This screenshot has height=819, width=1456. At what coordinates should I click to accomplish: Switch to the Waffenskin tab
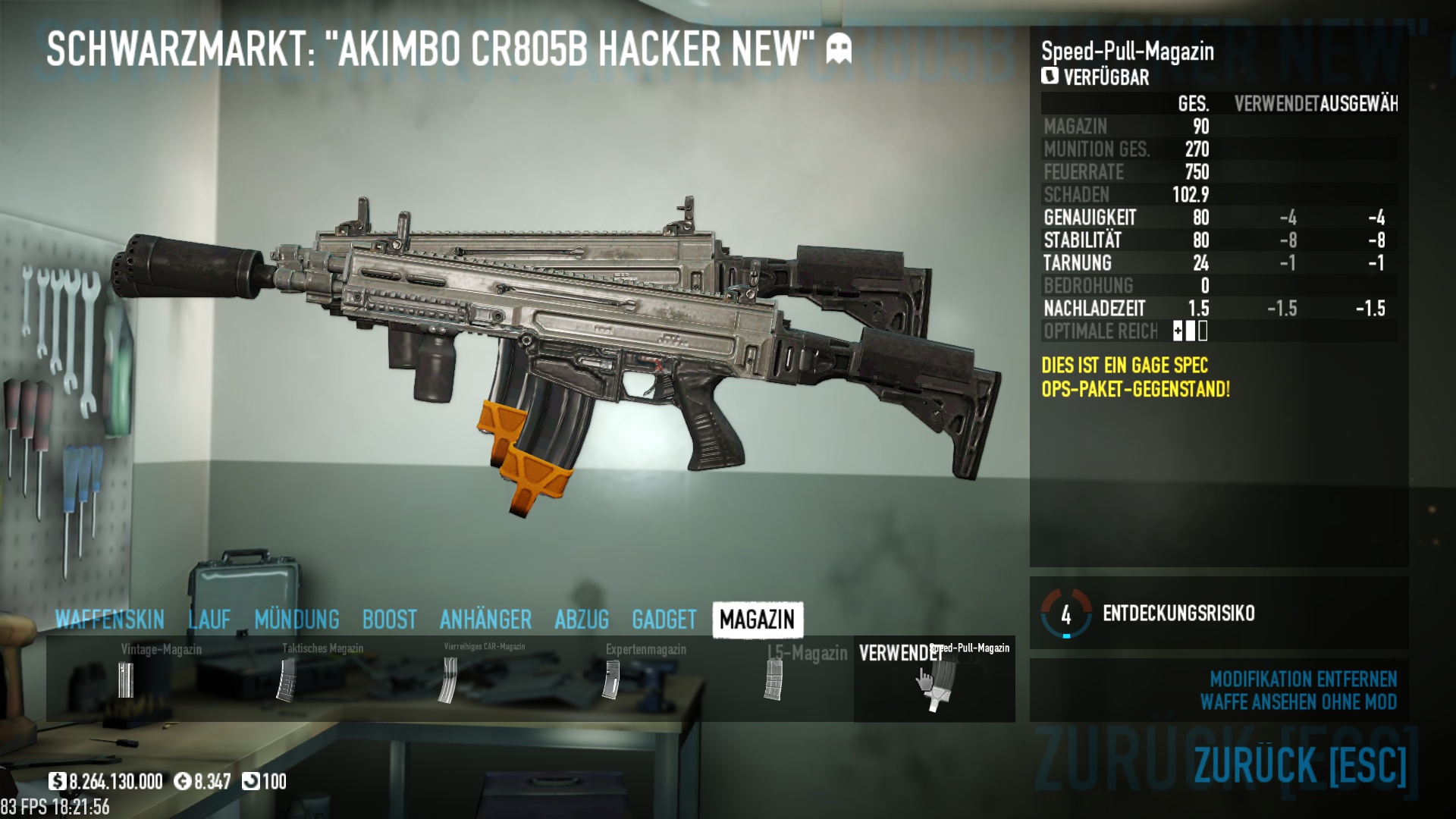(x=110, y=620)
